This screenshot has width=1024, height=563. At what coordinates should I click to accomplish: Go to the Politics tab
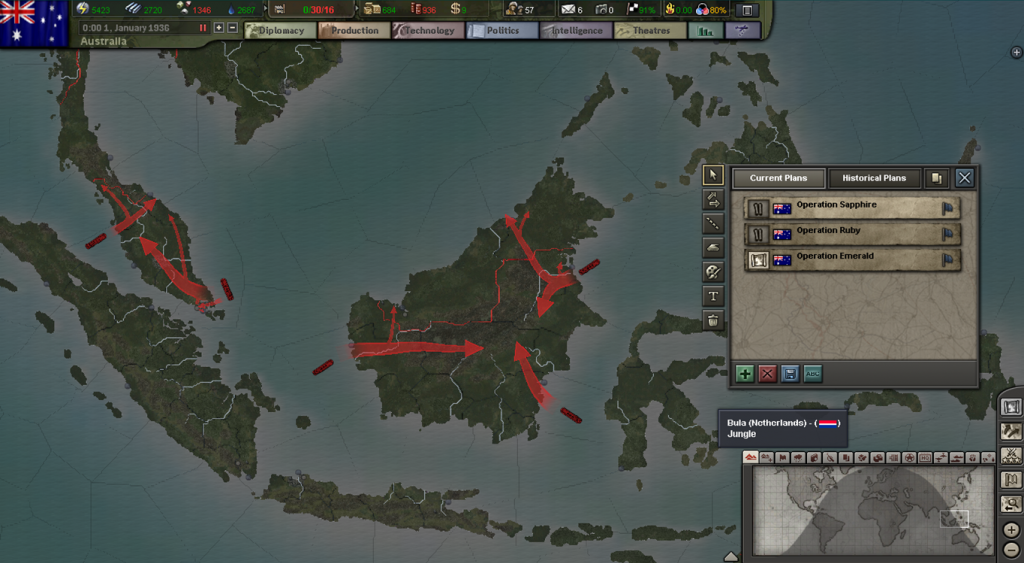click(502, 30)
